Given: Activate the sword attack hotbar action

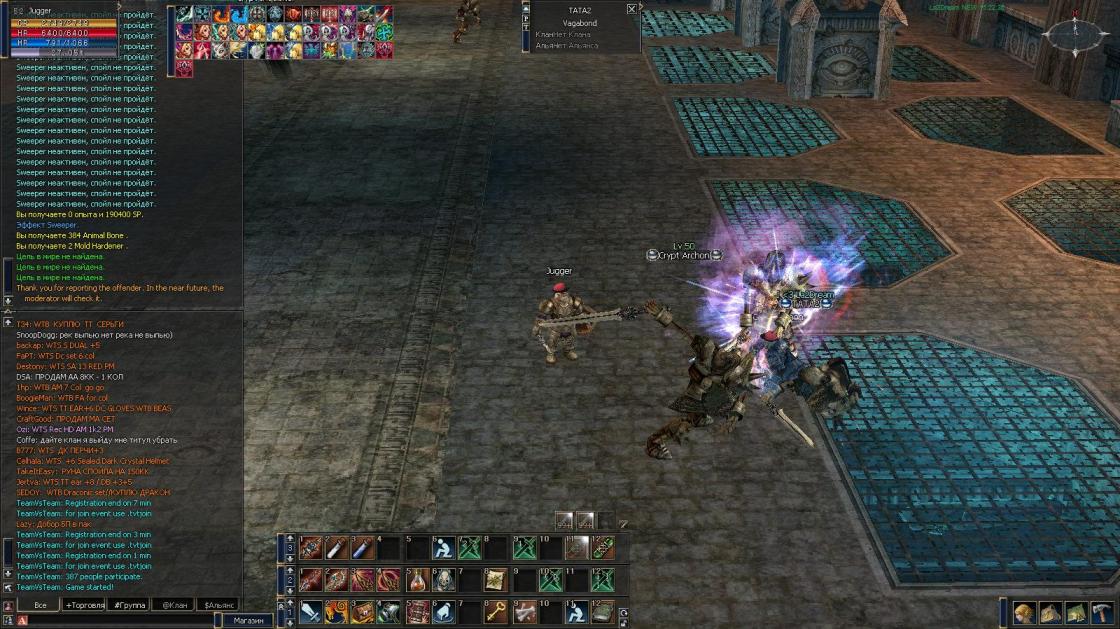Looking at the screenshot, I should click(310, 612).
